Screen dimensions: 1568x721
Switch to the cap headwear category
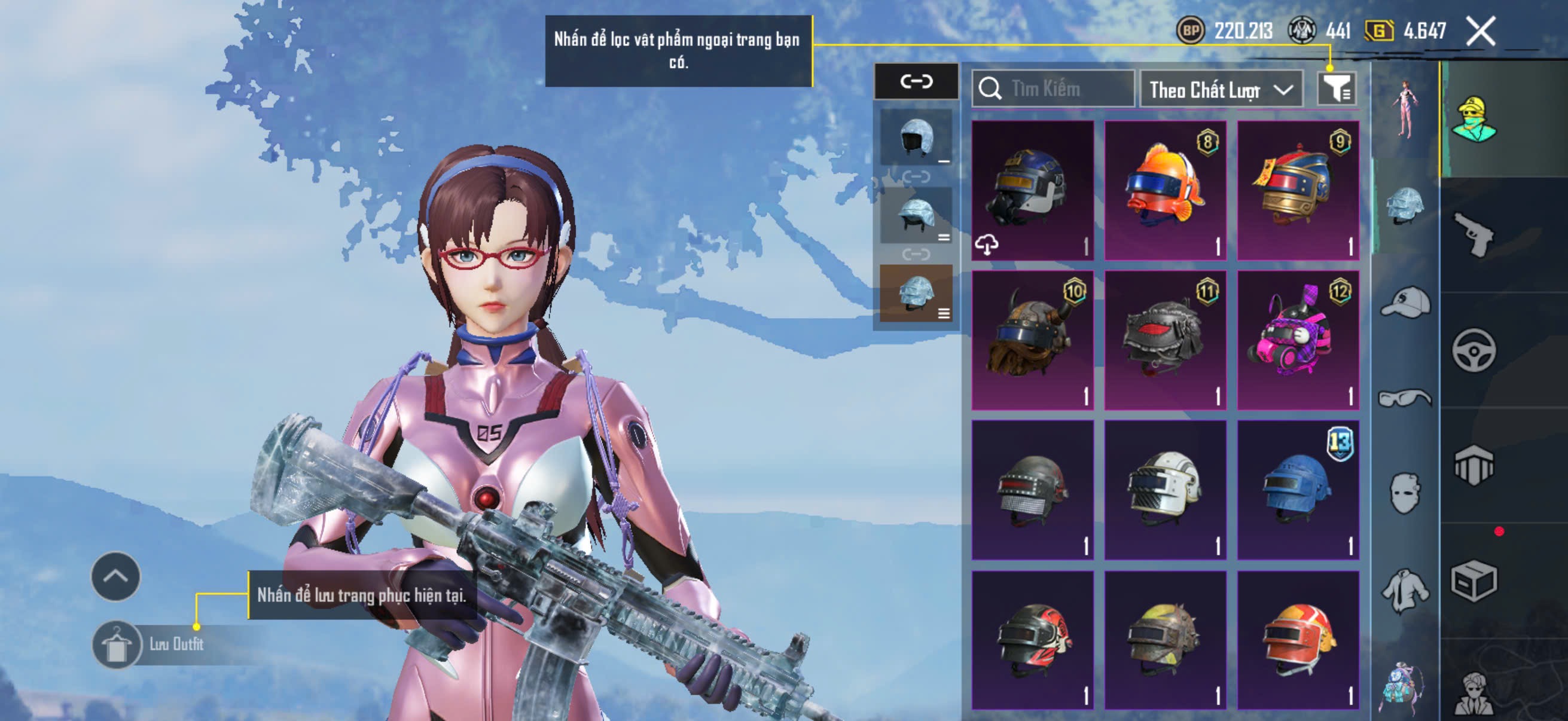tap(1405, 303)
